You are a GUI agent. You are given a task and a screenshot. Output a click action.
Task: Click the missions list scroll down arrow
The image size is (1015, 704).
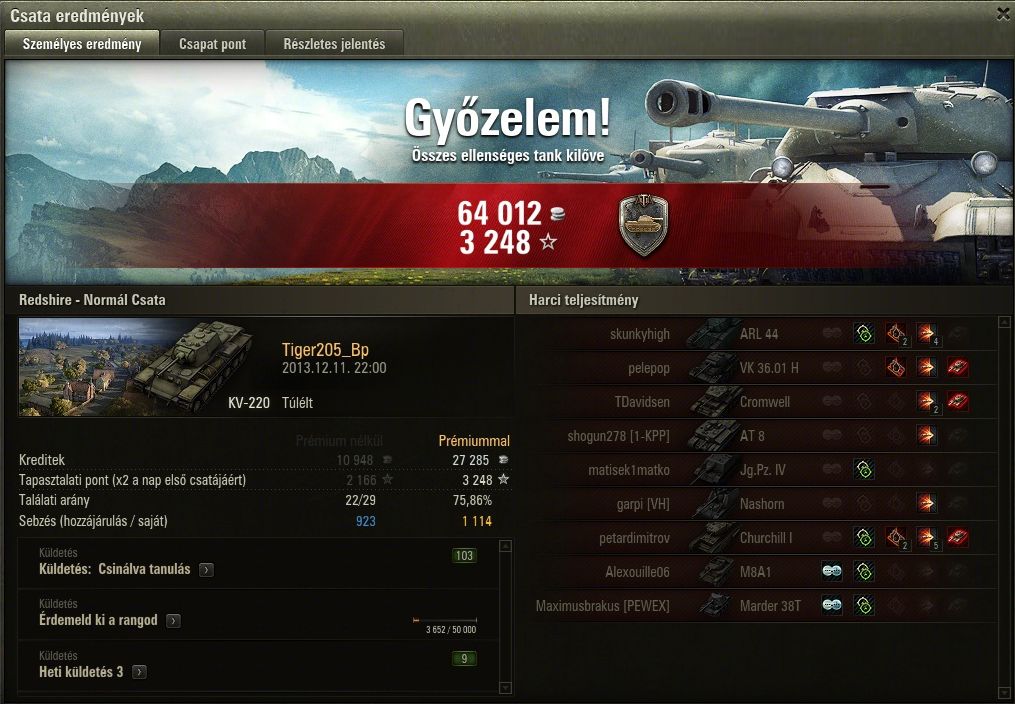(505, 688)
